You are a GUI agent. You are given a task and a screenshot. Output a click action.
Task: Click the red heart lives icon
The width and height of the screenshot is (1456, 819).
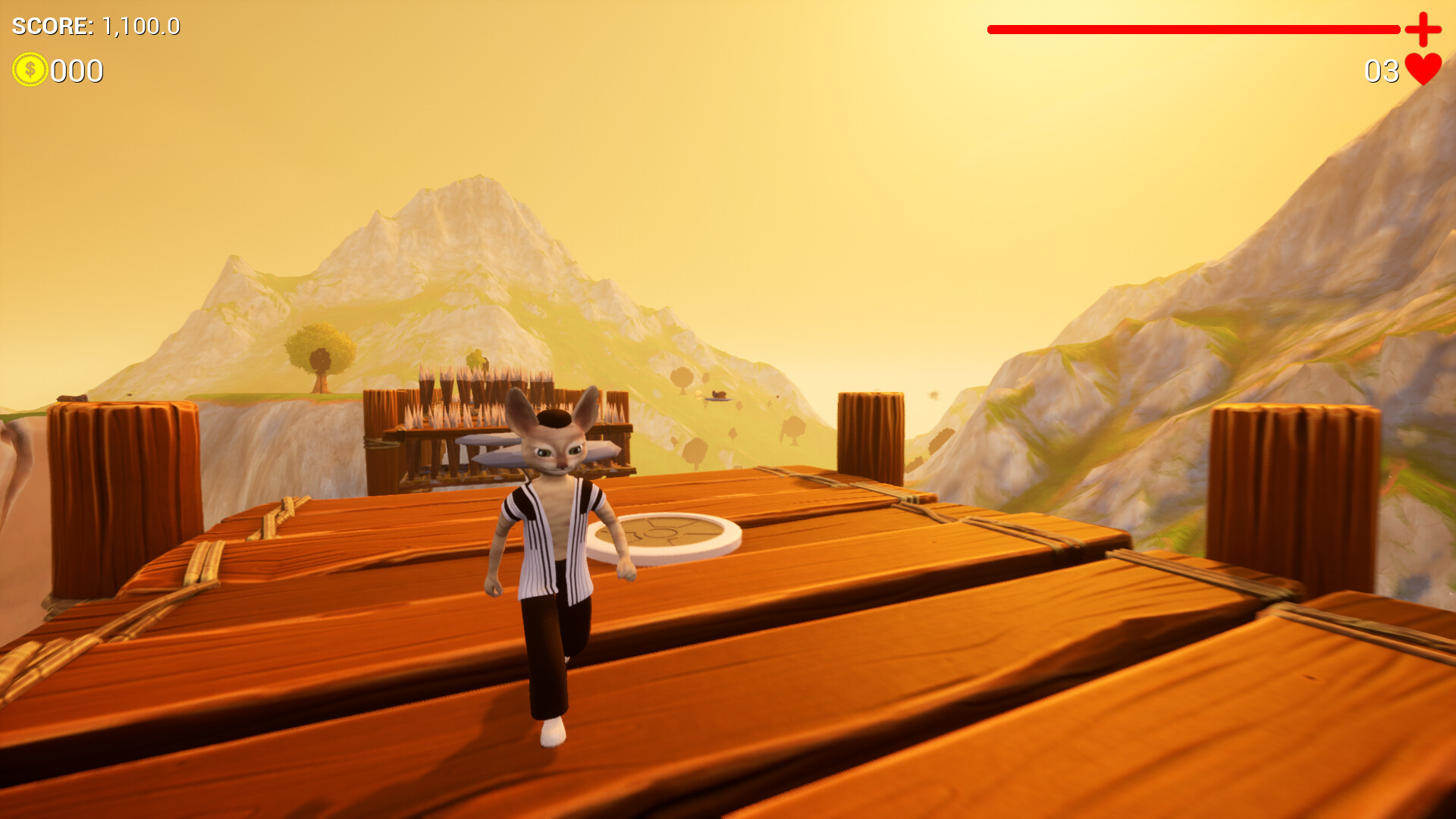[x=1421, y=70]
